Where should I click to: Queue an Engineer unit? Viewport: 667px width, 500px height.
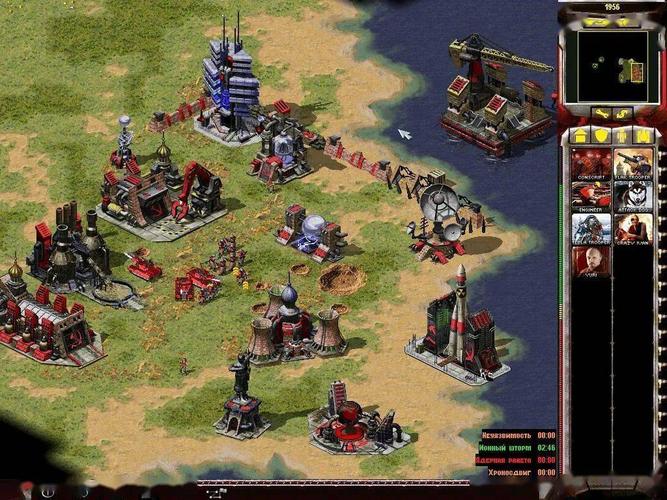(x=591, y=194)
